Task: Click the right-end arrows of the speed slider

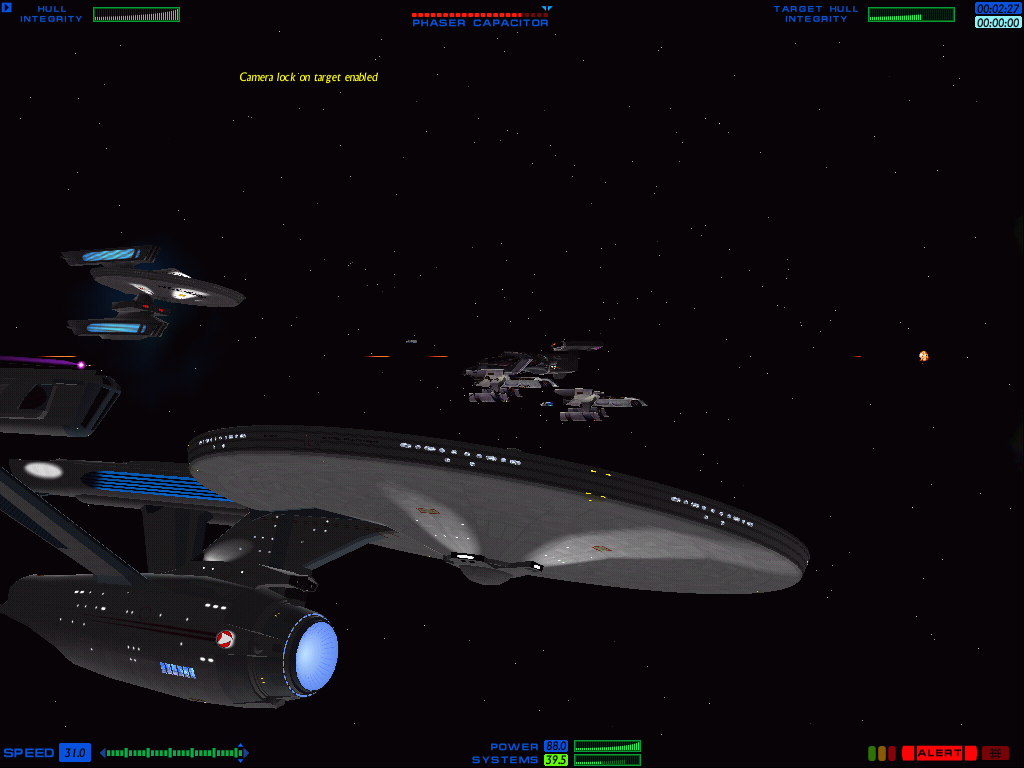Action: coord(241,752)
